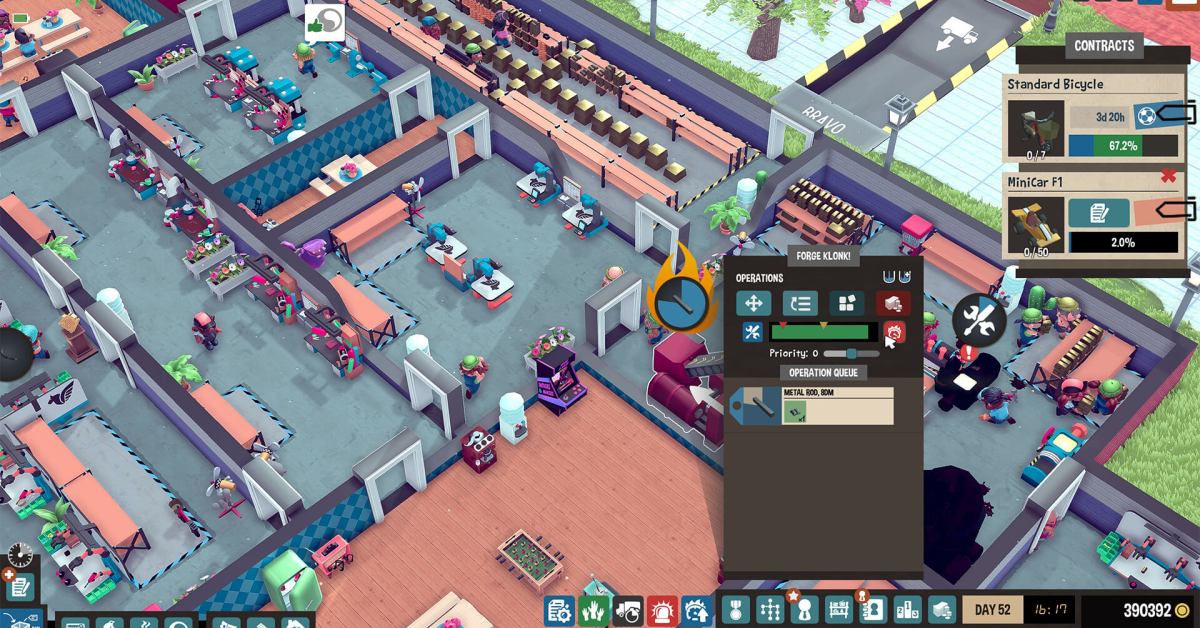
Task: Click the move machine arrows button
Action: 753,303
